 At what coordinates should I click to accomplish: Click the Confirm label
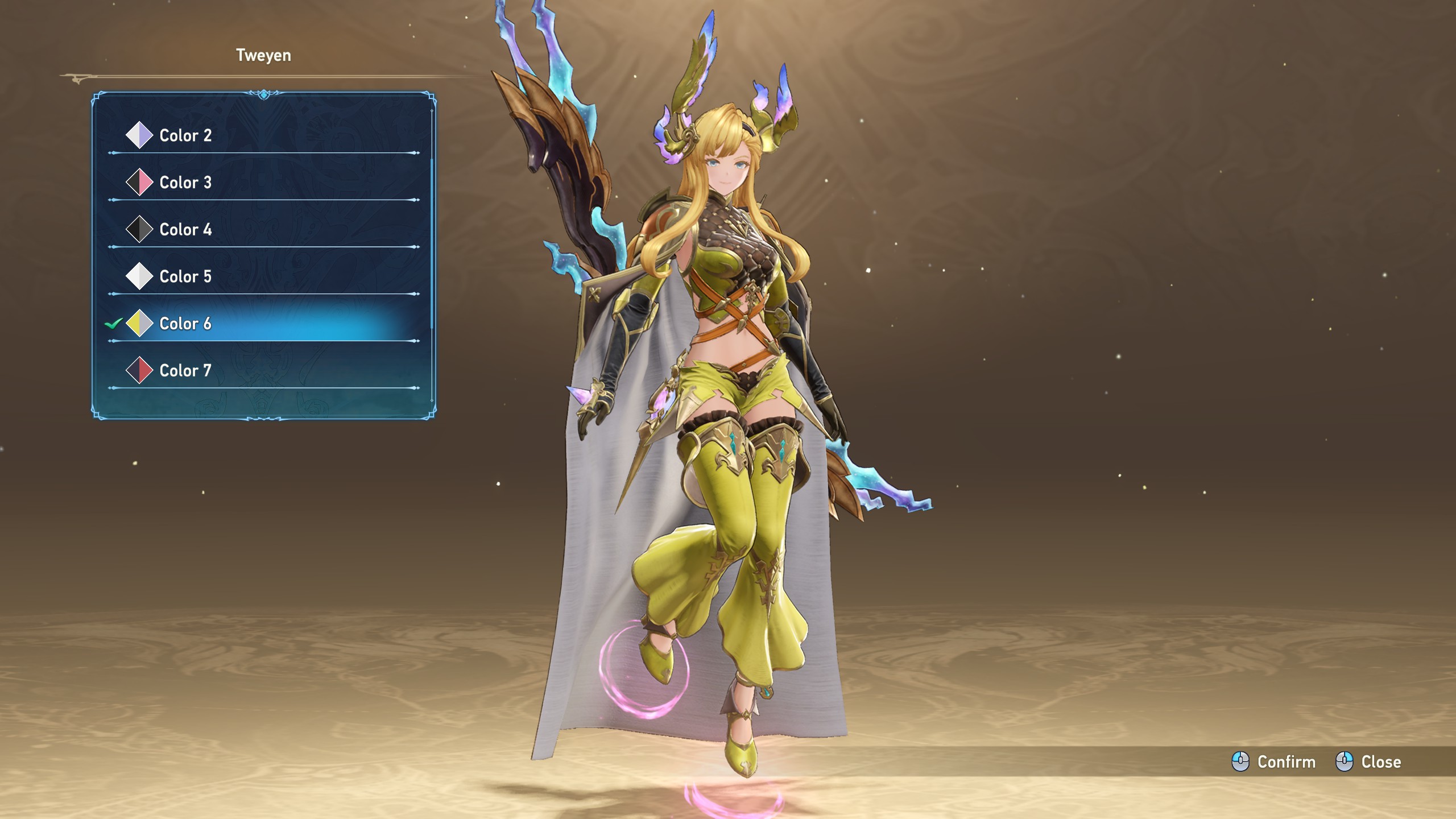click(1286, 762)
